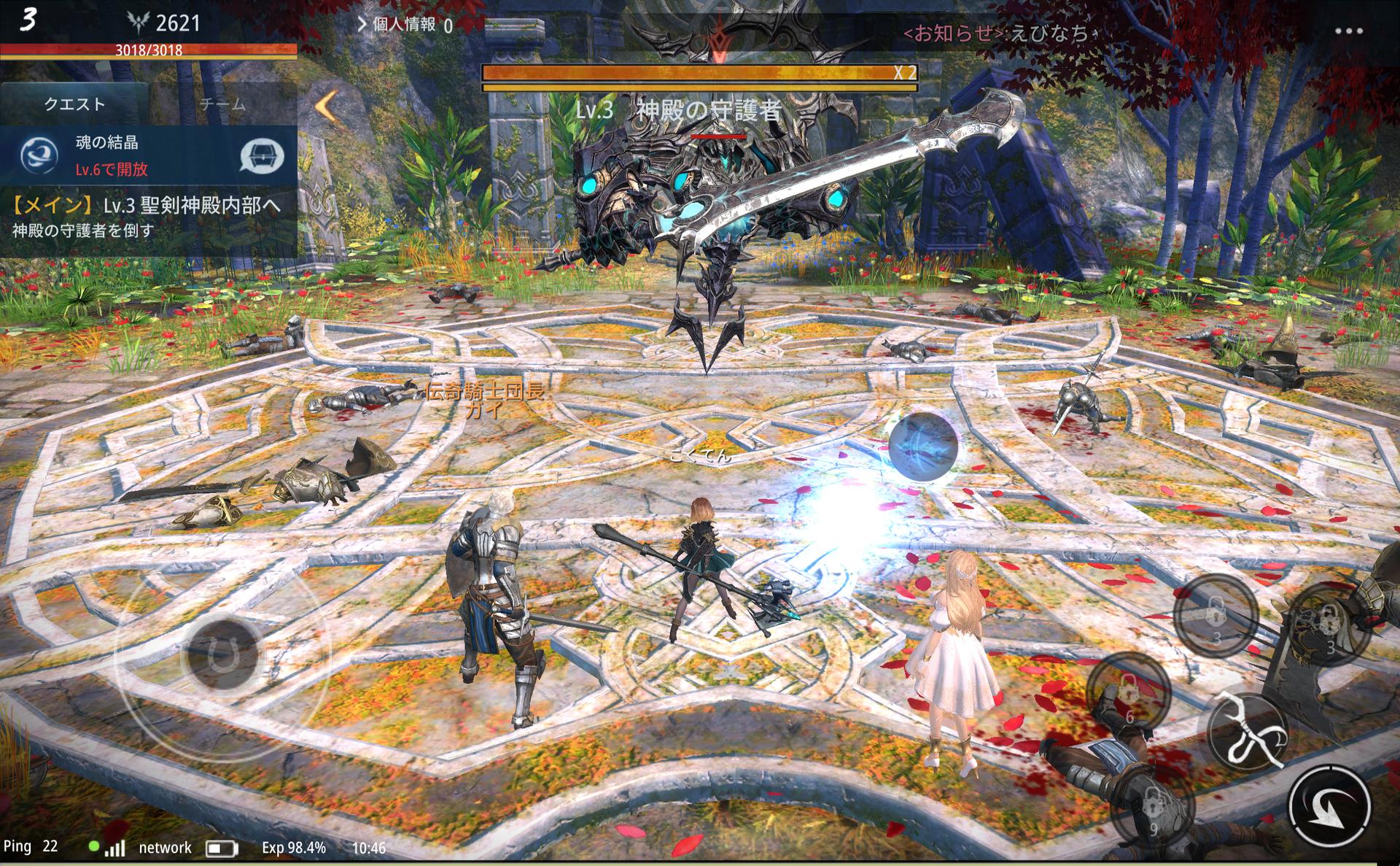The width and height of the screenshot is (1400, 866).
Task: Tap the treasure chest speech bubble icon
Action: (x=262, y=156)
